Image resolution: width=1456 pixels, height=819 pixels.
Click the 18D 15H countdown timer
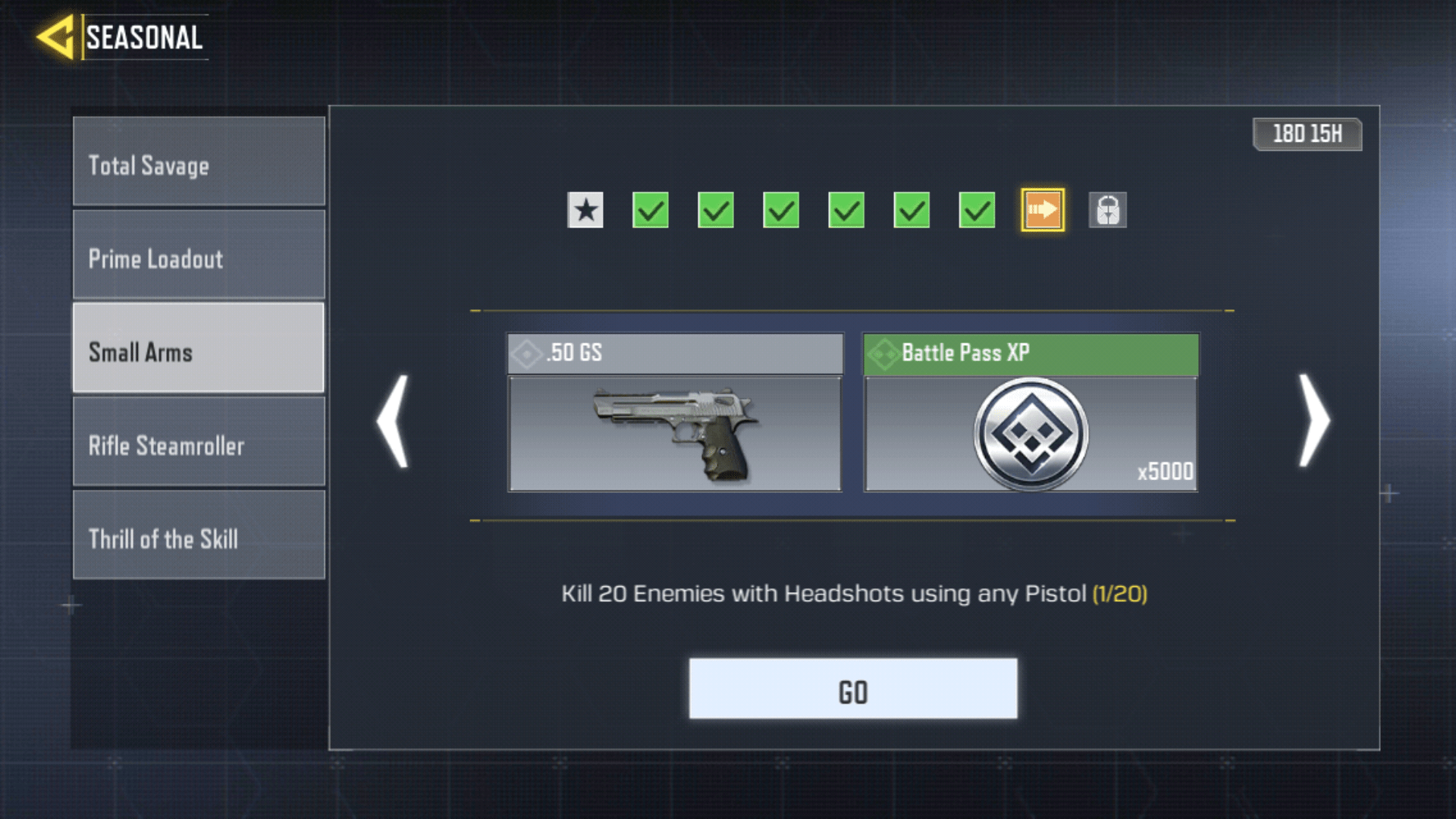pyautogui.click(x=1308, y=135)
